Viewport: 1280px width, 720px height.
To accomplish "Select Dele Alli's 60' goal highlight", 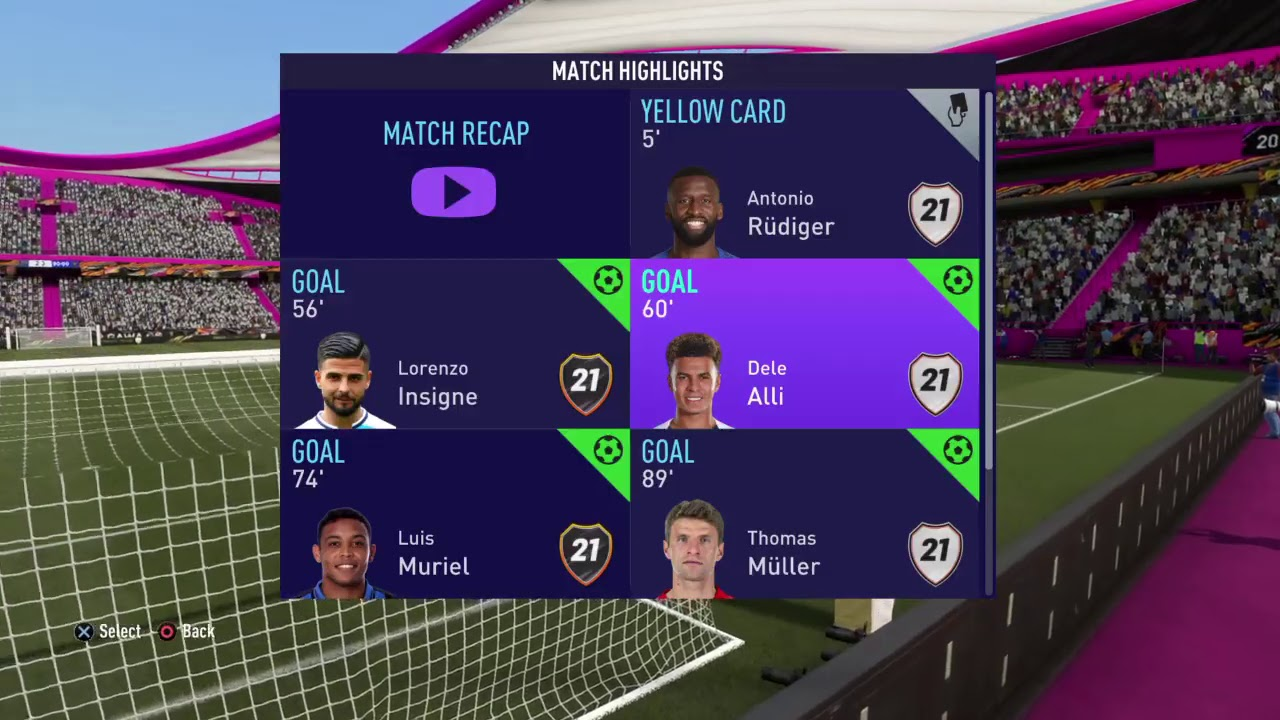I will point(804,344).
